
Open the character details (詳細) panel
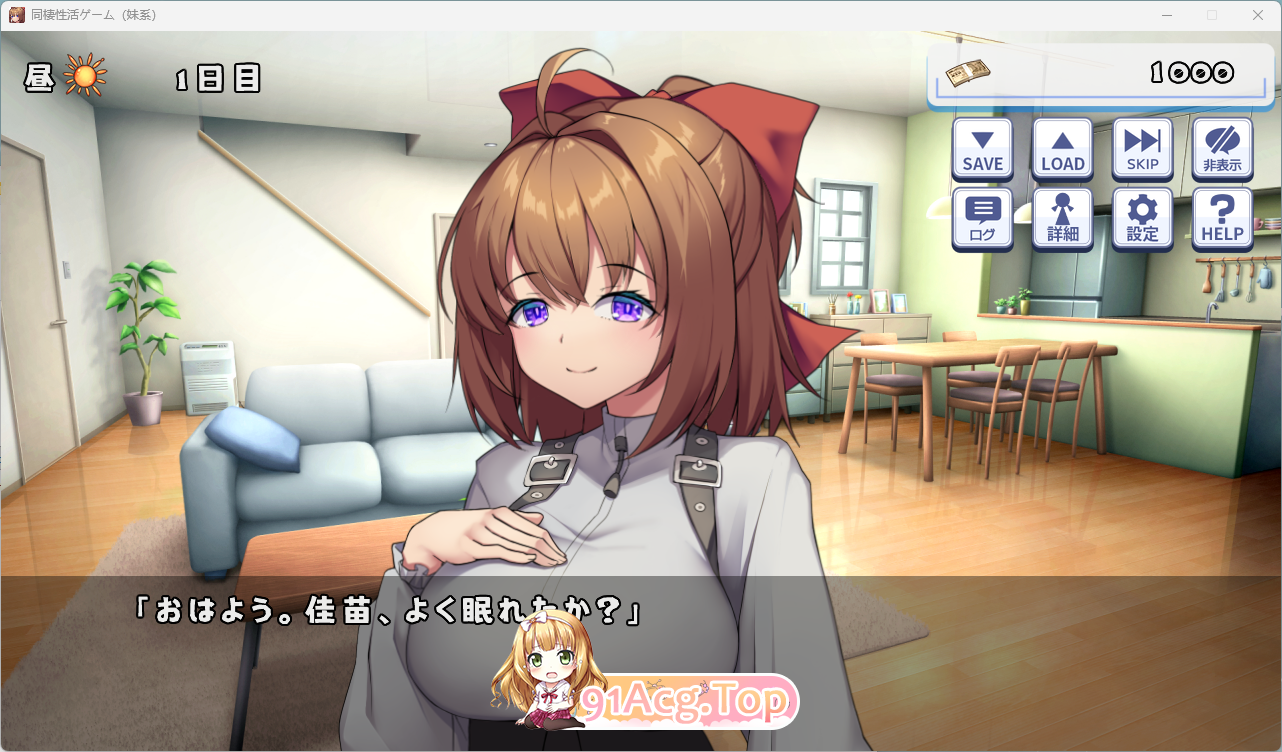1062,218
